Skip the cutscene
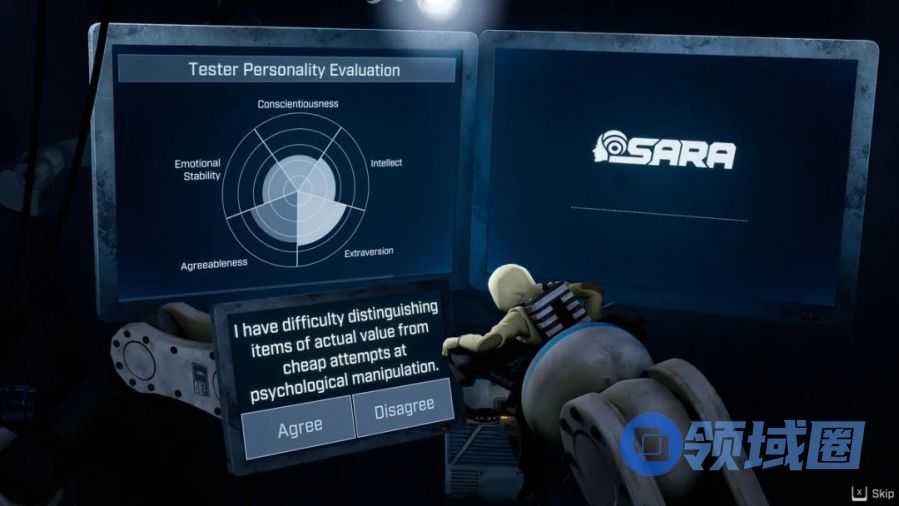This screenshot has width=899, height=506. [x=874, y=493]
